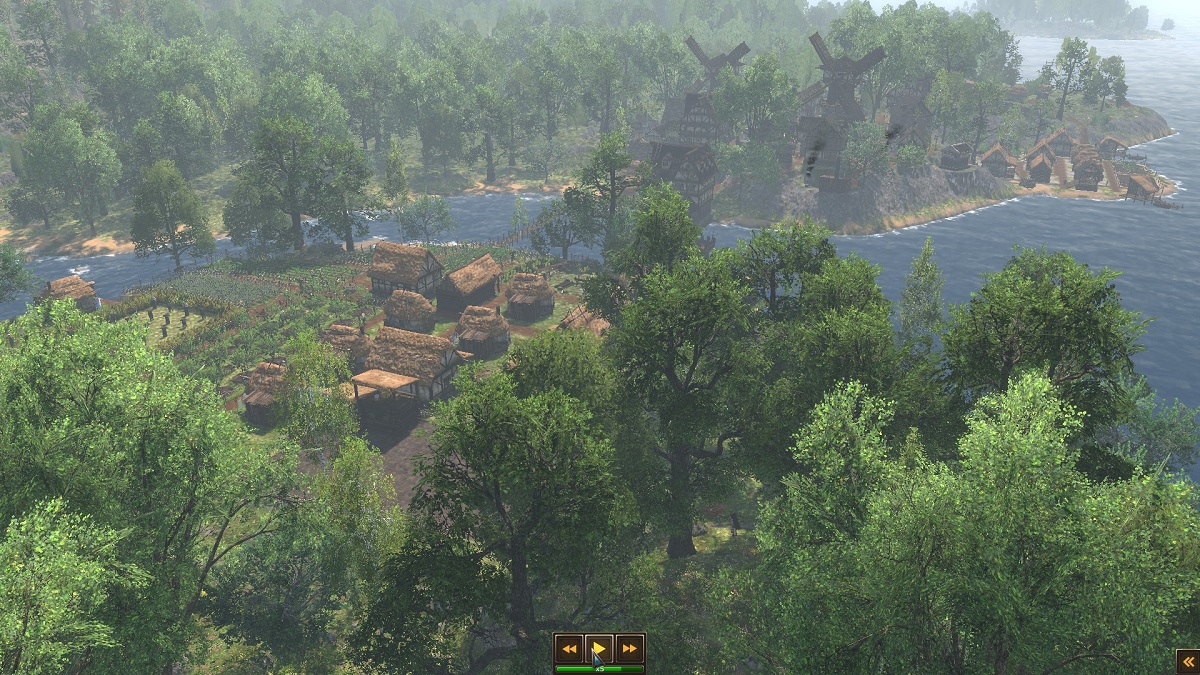Speed up time with the fast-forward button

pyautogui.click(x=629, y=648)
